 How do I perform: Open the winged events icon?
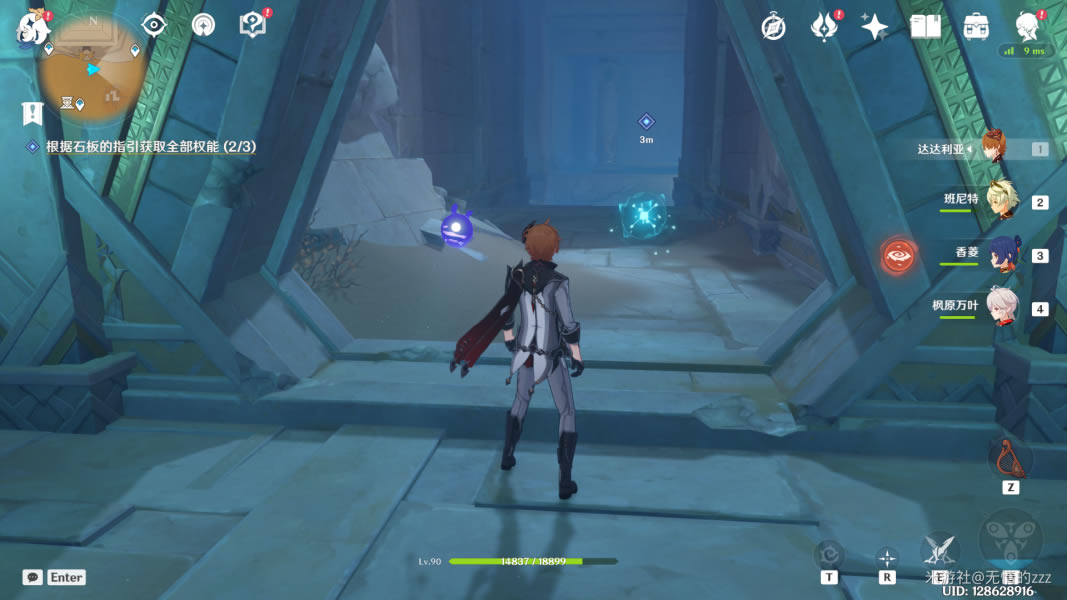pyautogui.click(x=824, y=27)
